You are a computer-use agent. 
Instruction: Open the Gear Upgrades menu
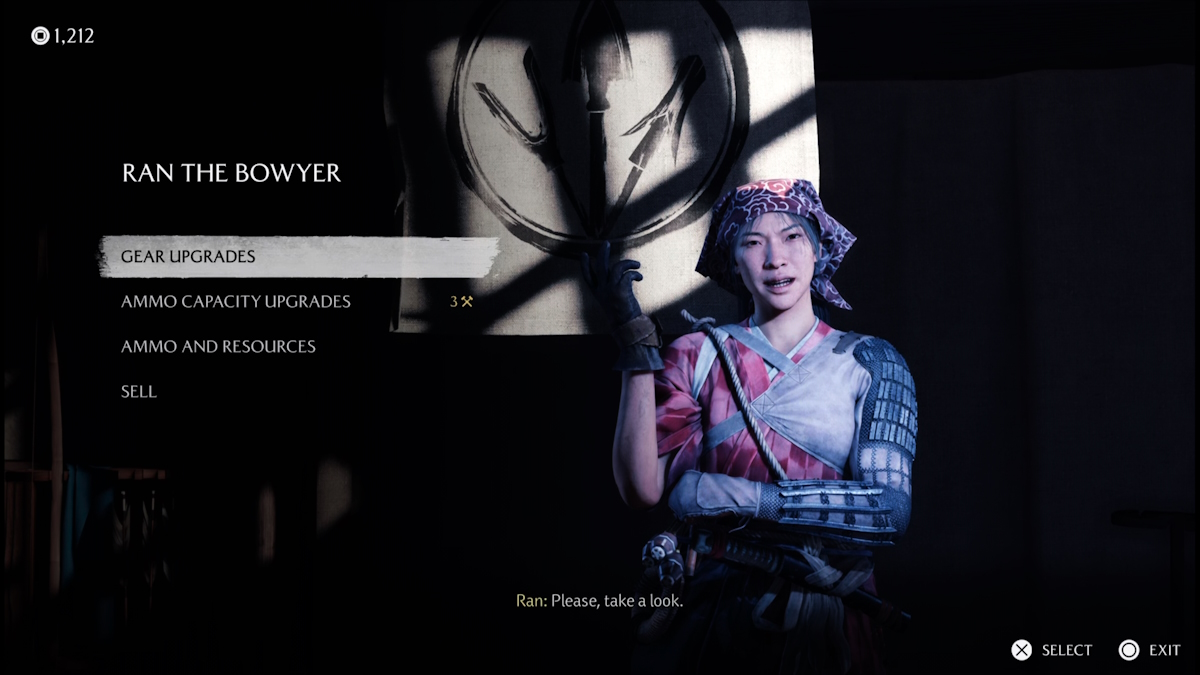(x=188, y=257)
